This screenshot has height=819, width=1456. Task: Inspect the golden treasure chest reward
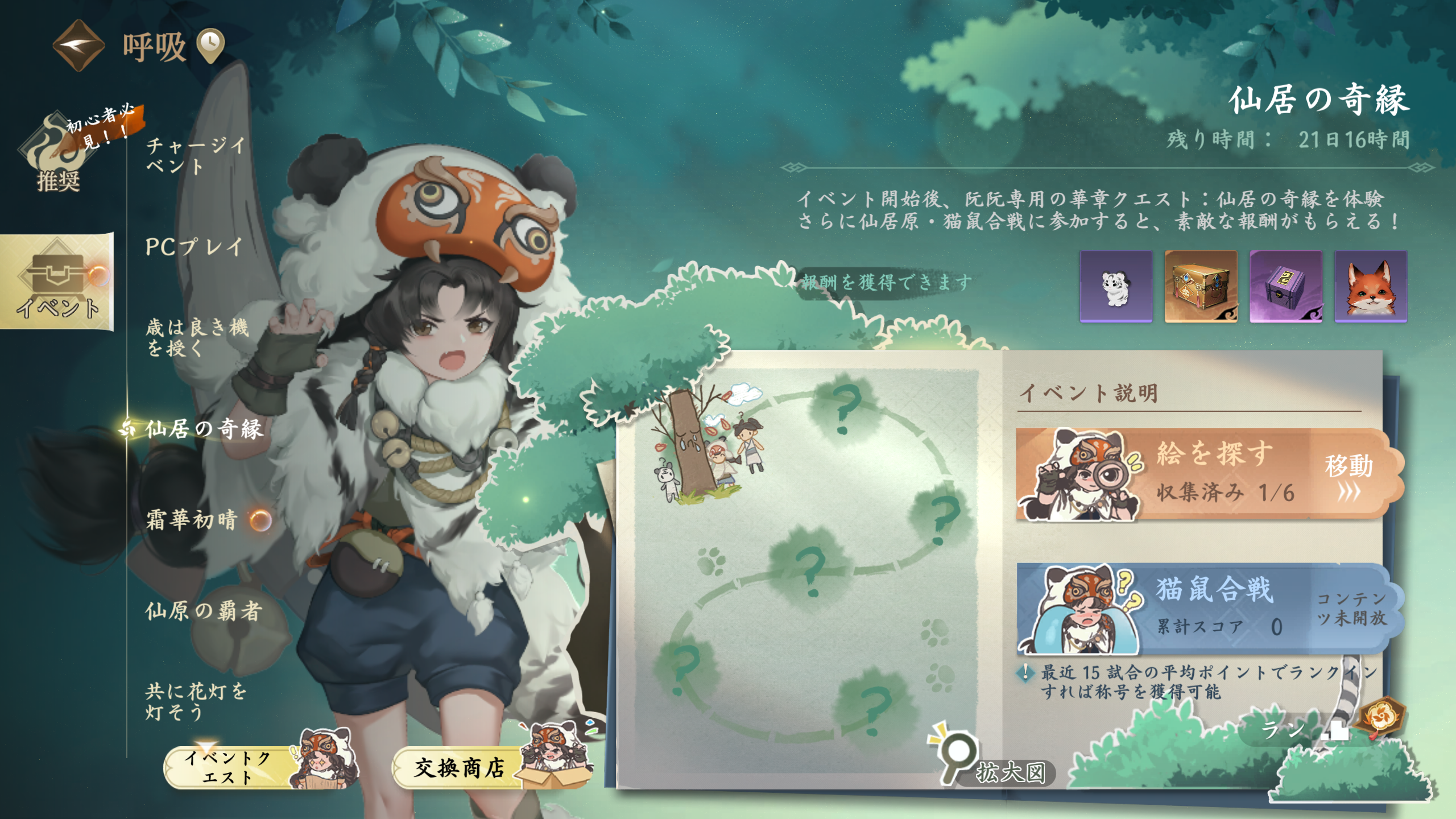(x=1201, y=286)
